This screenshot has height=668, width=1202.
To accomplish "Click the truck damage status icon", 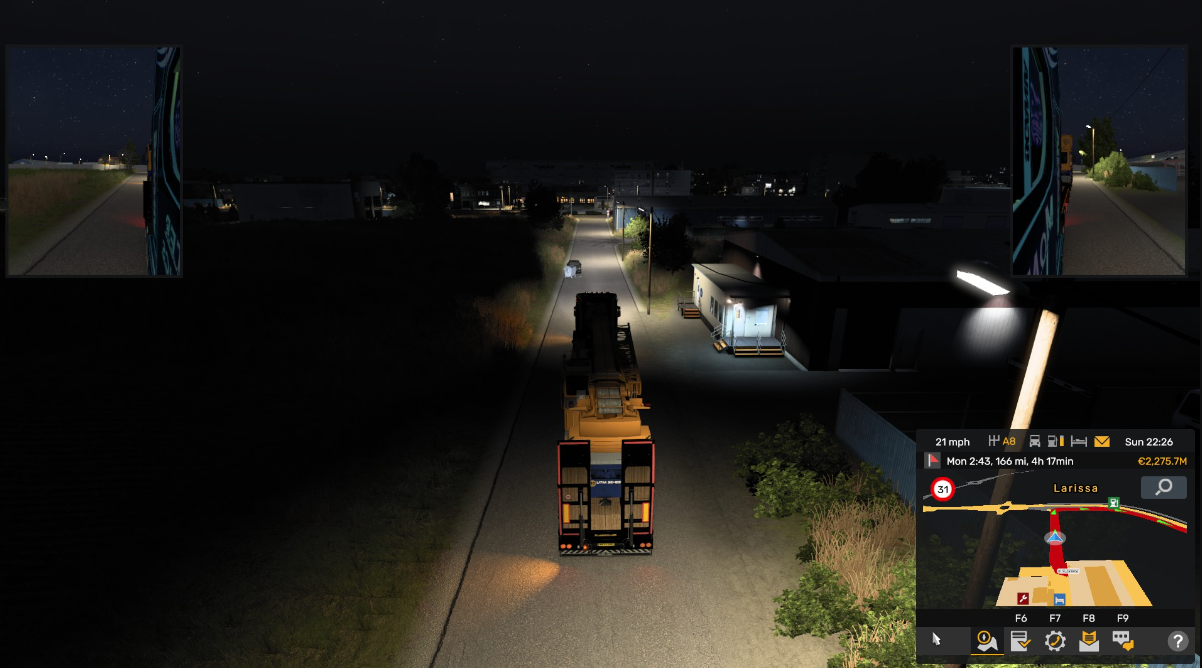I will click(x=1035, y=441).
